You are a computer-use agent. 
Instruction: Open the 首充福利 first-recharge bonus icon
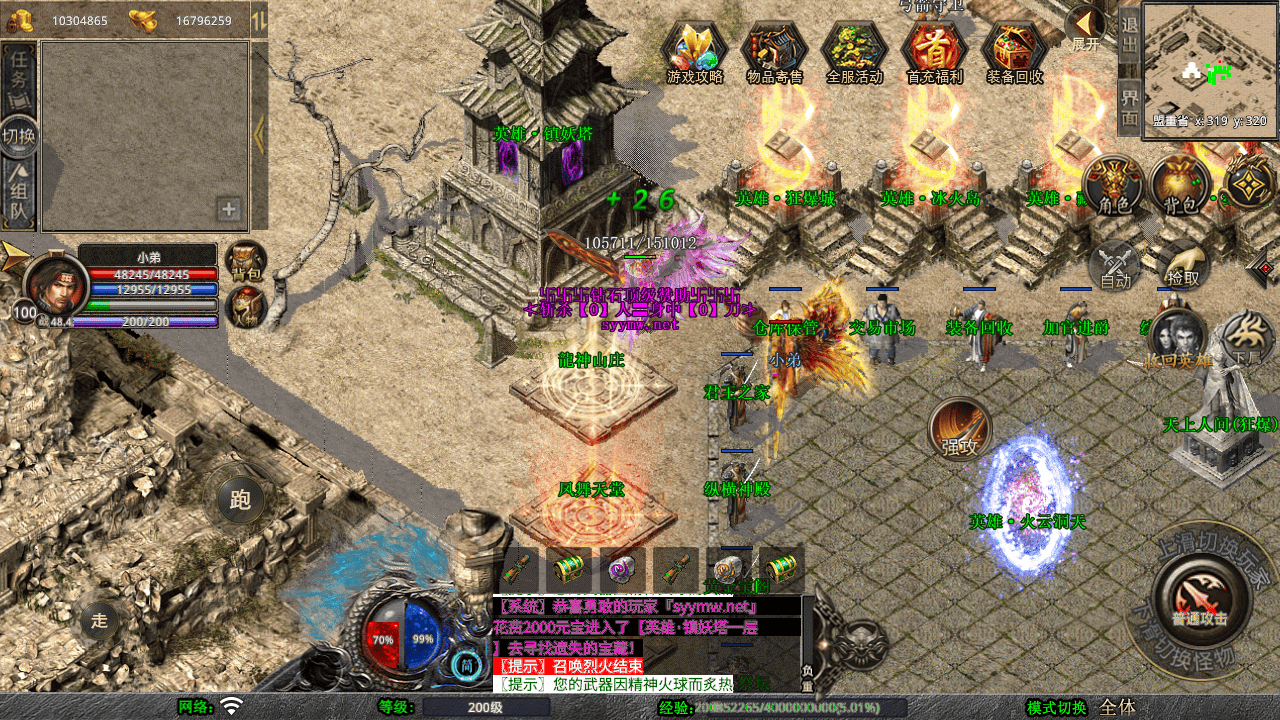(934, 50)
